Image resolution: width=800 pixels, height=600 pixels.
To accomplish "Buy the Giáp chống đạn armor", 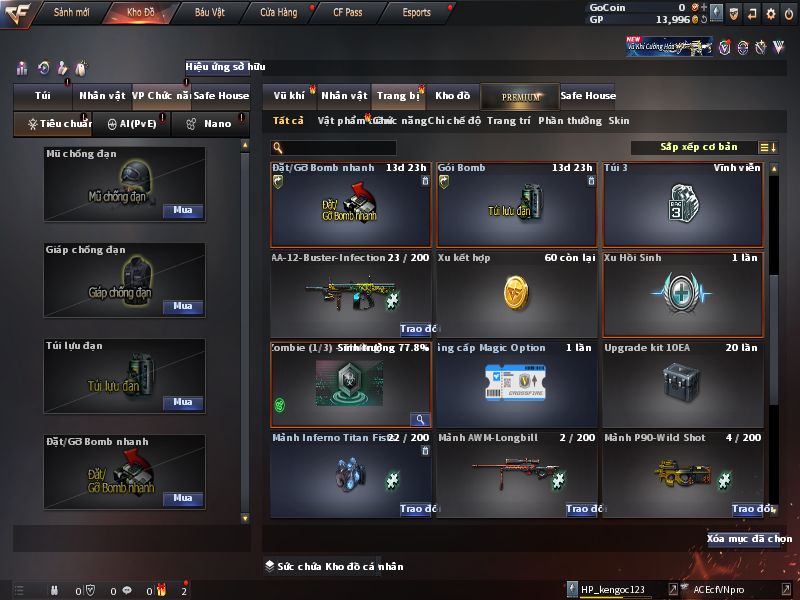I will (183, 307).
